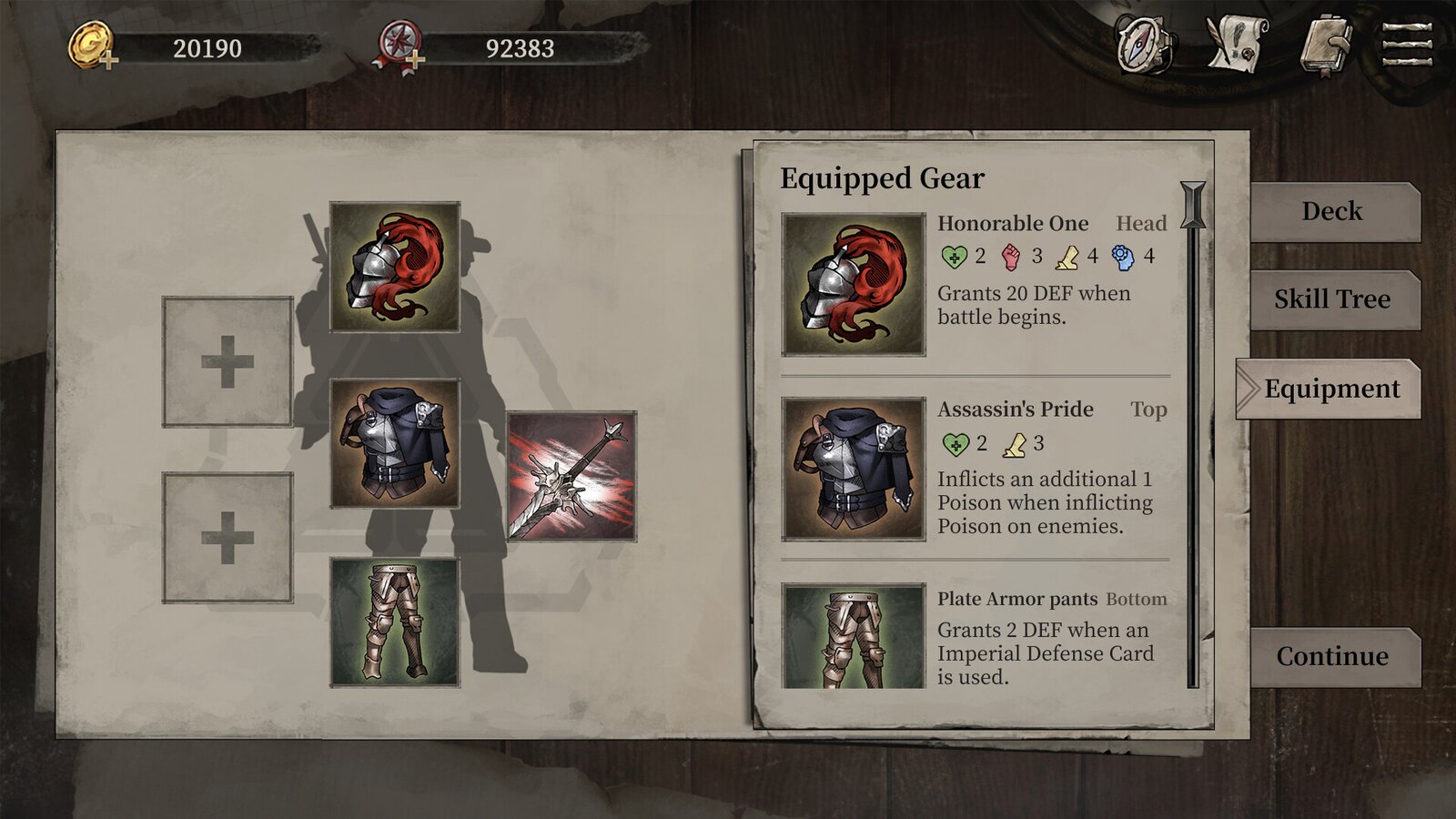Open the hamburger main menu

pyautogui.click(x=1407, y=45)
